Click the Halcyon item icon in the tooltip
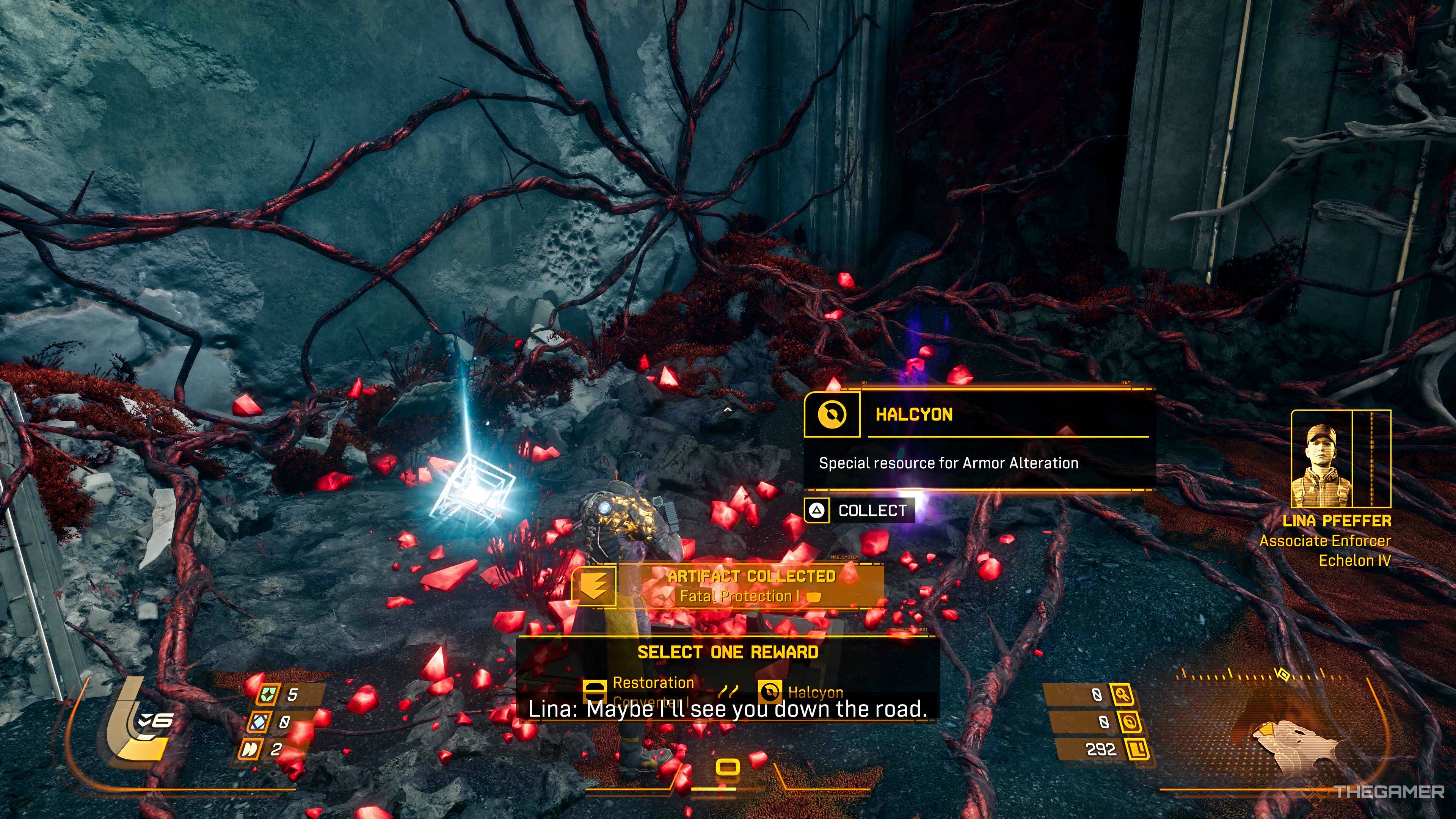The image size is (1456, 819). click(x=832, y=415)
